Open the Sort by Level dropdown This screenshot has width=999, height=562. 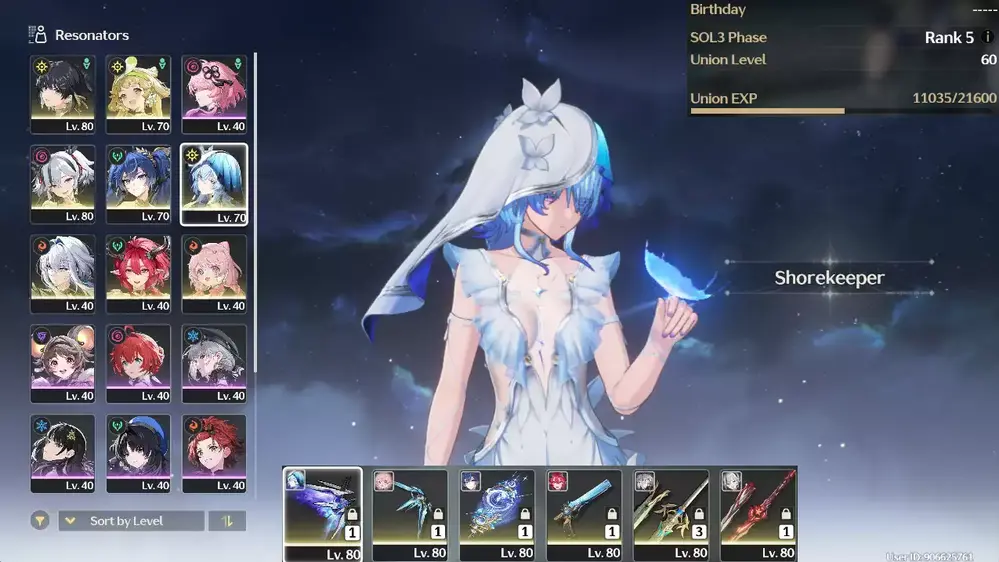[131, 521]
